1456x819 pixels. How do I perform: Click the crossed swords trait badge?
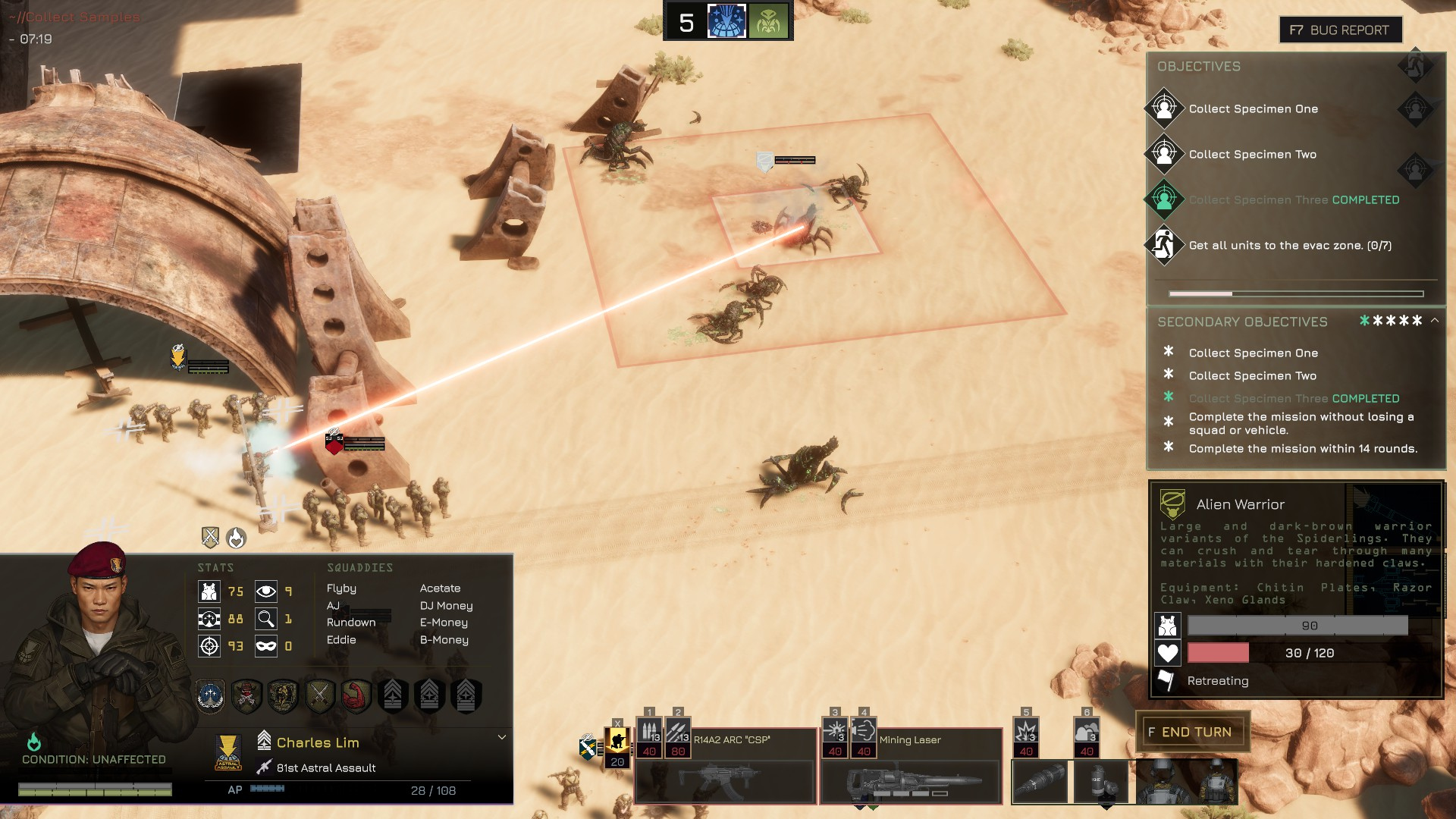tap(319, 695)
